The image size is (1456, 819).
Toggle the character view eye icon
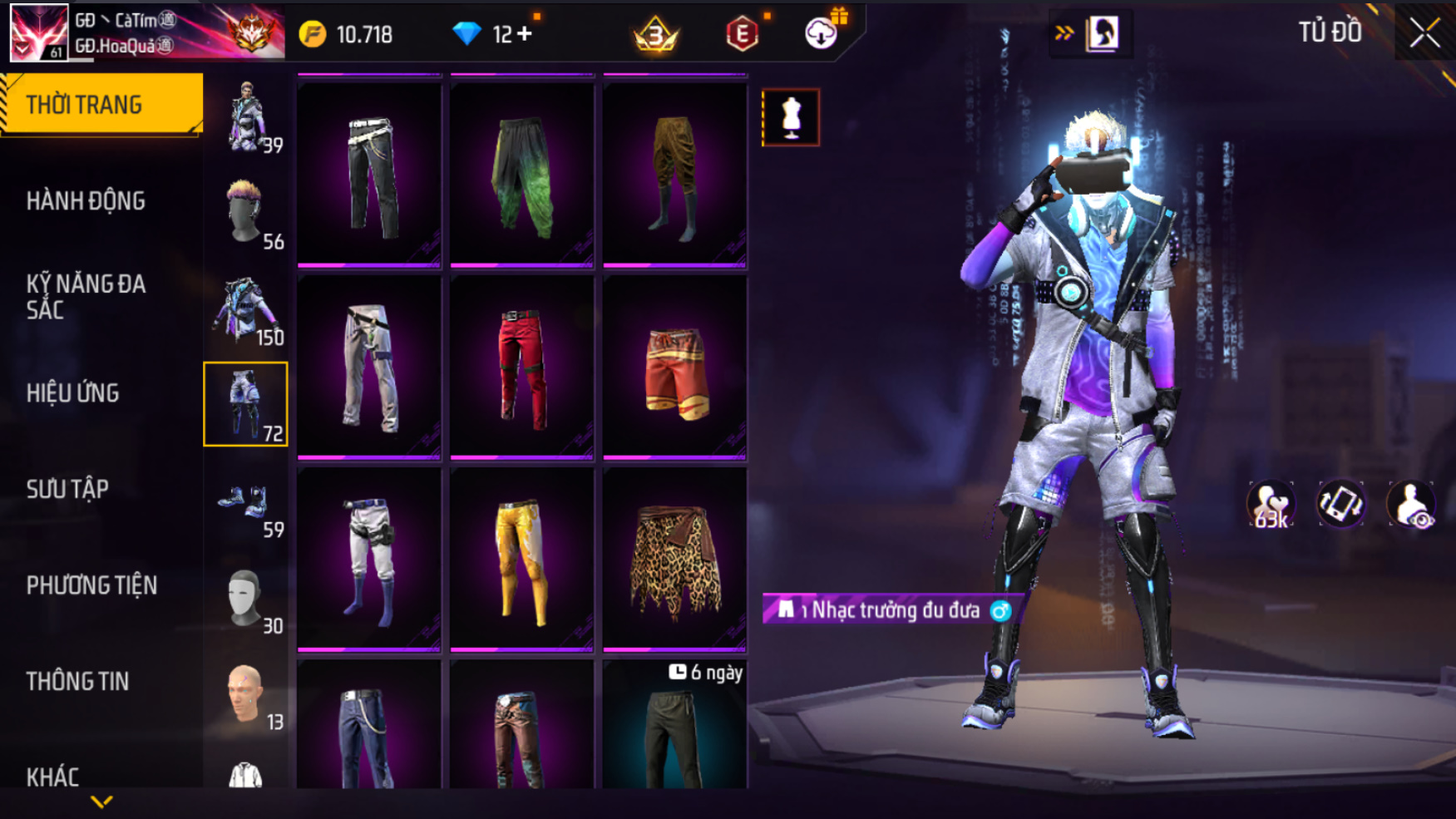pyautogui.click(x=1410, y=505)
